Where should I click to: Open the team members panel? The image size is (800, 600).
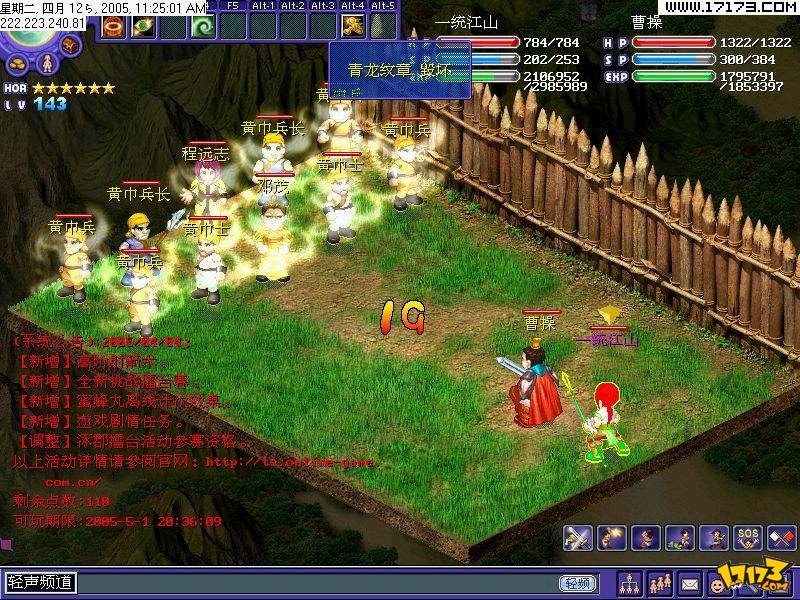pyautogui.click(x=660, y=582)
